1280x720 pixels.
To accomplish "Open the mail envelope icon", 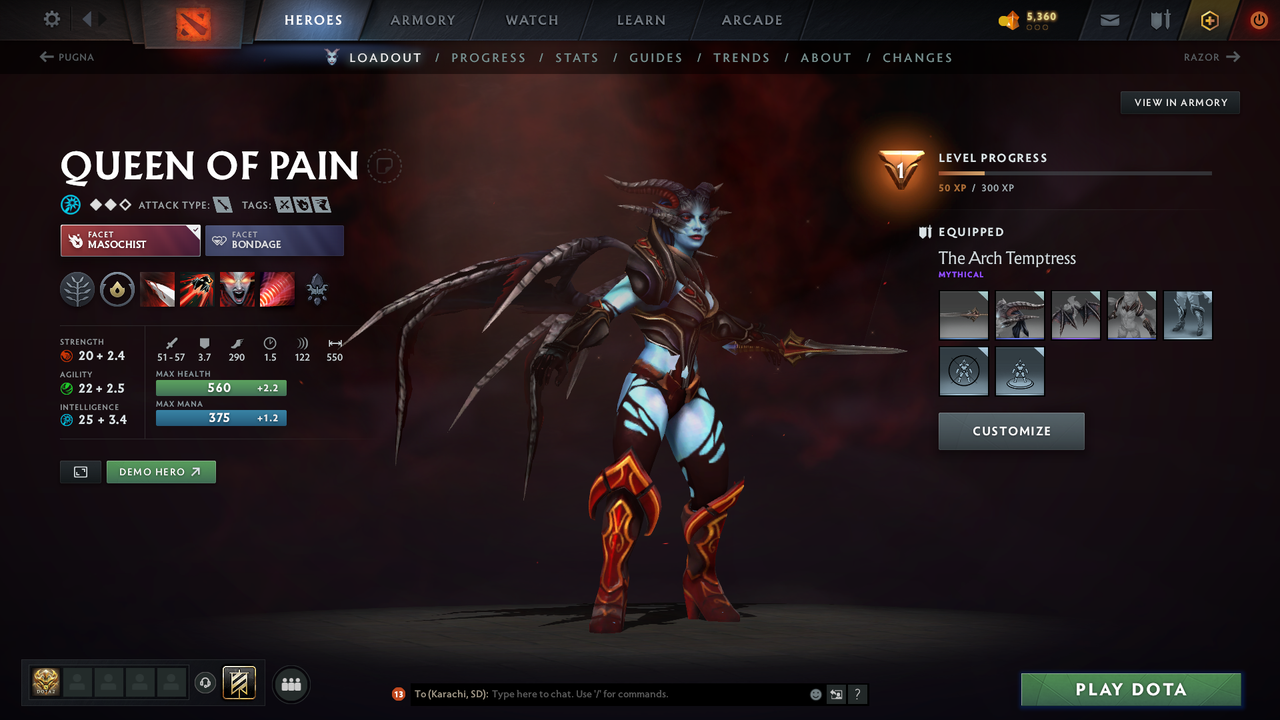I will click(x=1108, y=19).
